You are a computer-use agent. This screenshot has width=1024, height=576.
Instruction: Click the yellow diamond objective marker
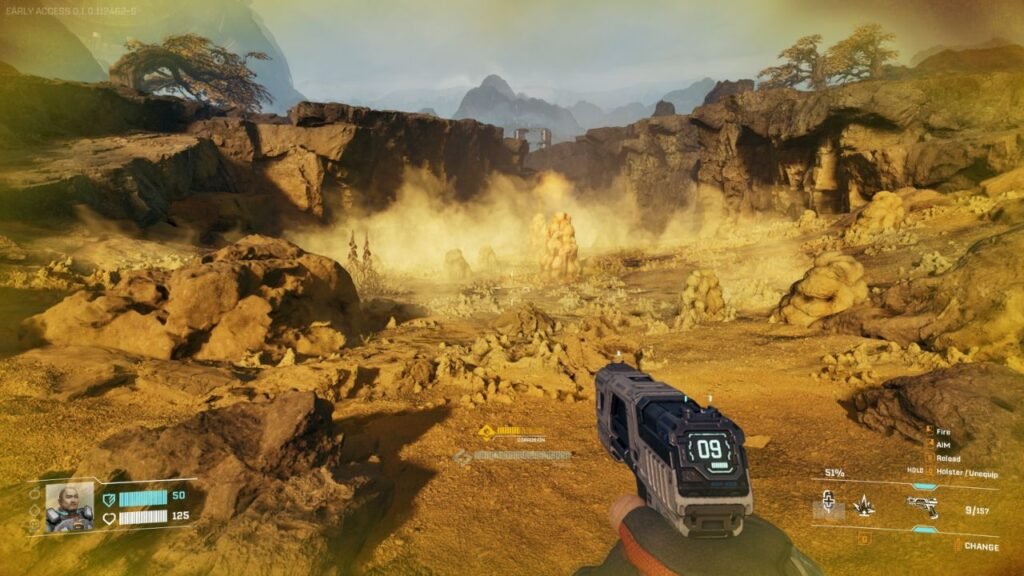click(x=486, y=432)
